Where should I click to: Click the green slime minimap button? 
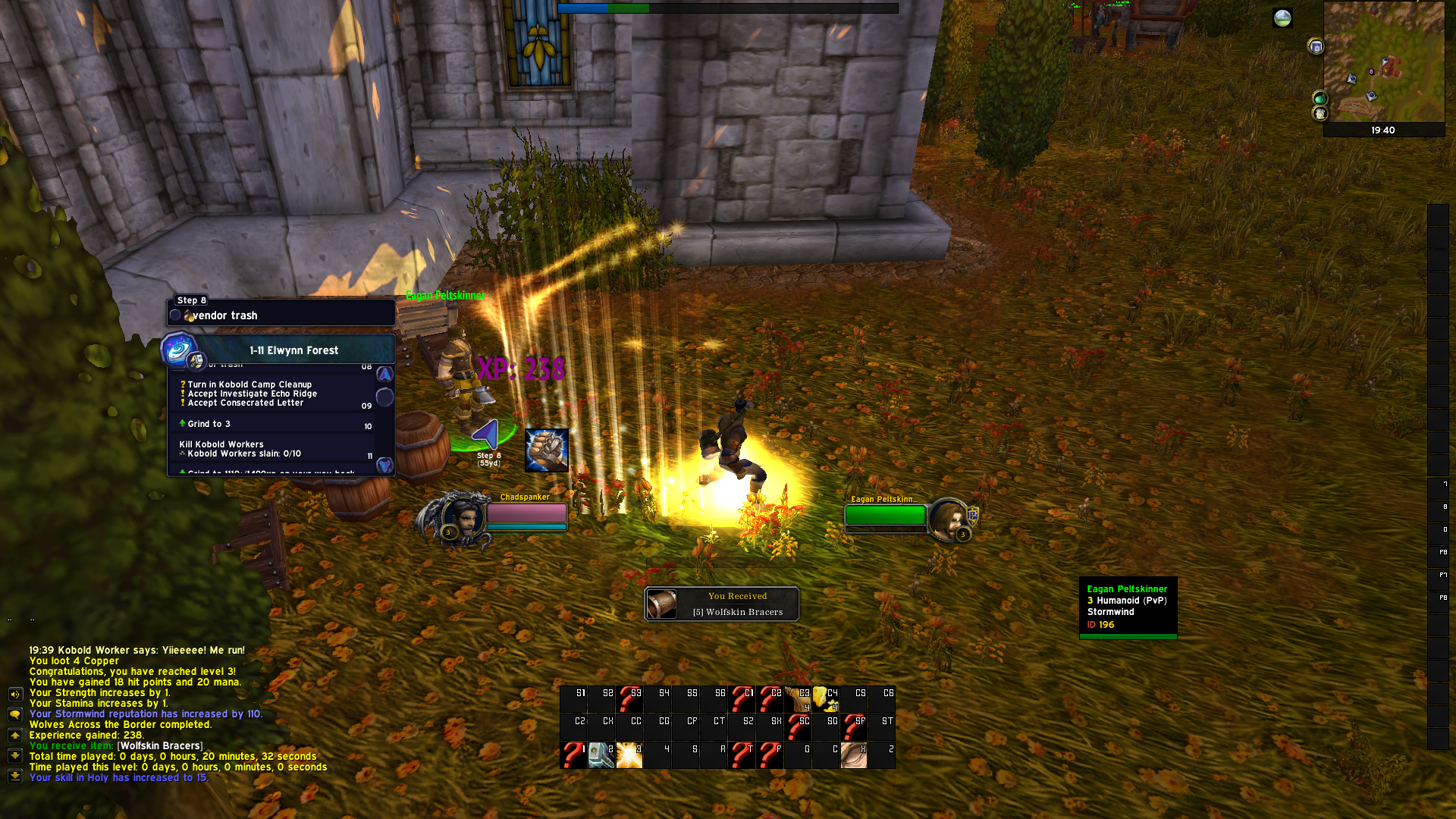pyautogui.click(x=1319, y=99)
